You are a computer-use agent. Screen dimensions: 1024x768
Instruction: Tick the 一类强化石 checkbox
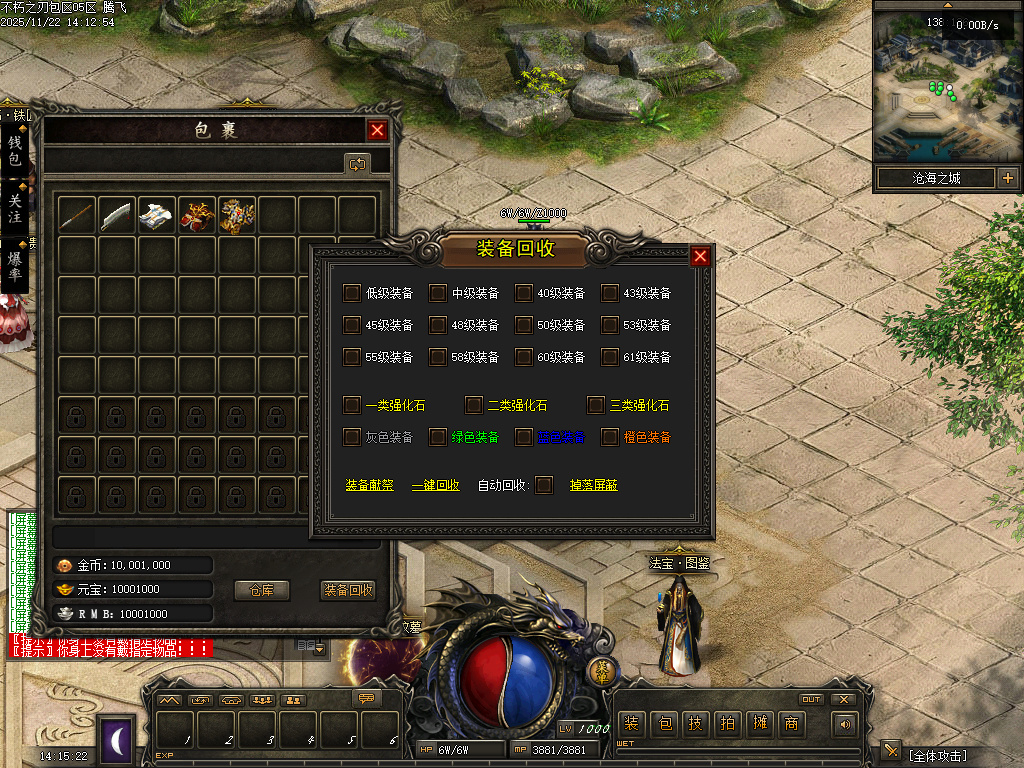(352, 405)
